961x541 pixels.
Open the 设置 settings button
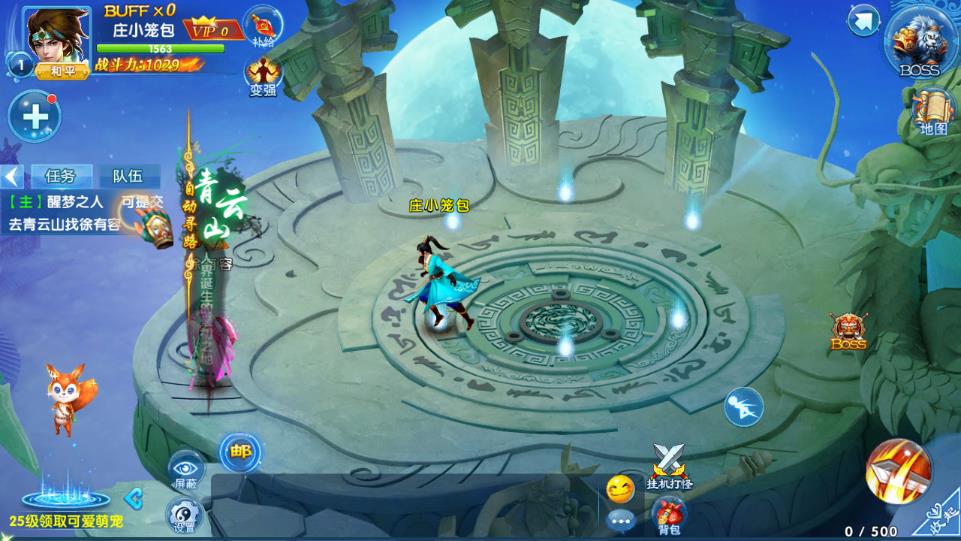tap(186, 514)
